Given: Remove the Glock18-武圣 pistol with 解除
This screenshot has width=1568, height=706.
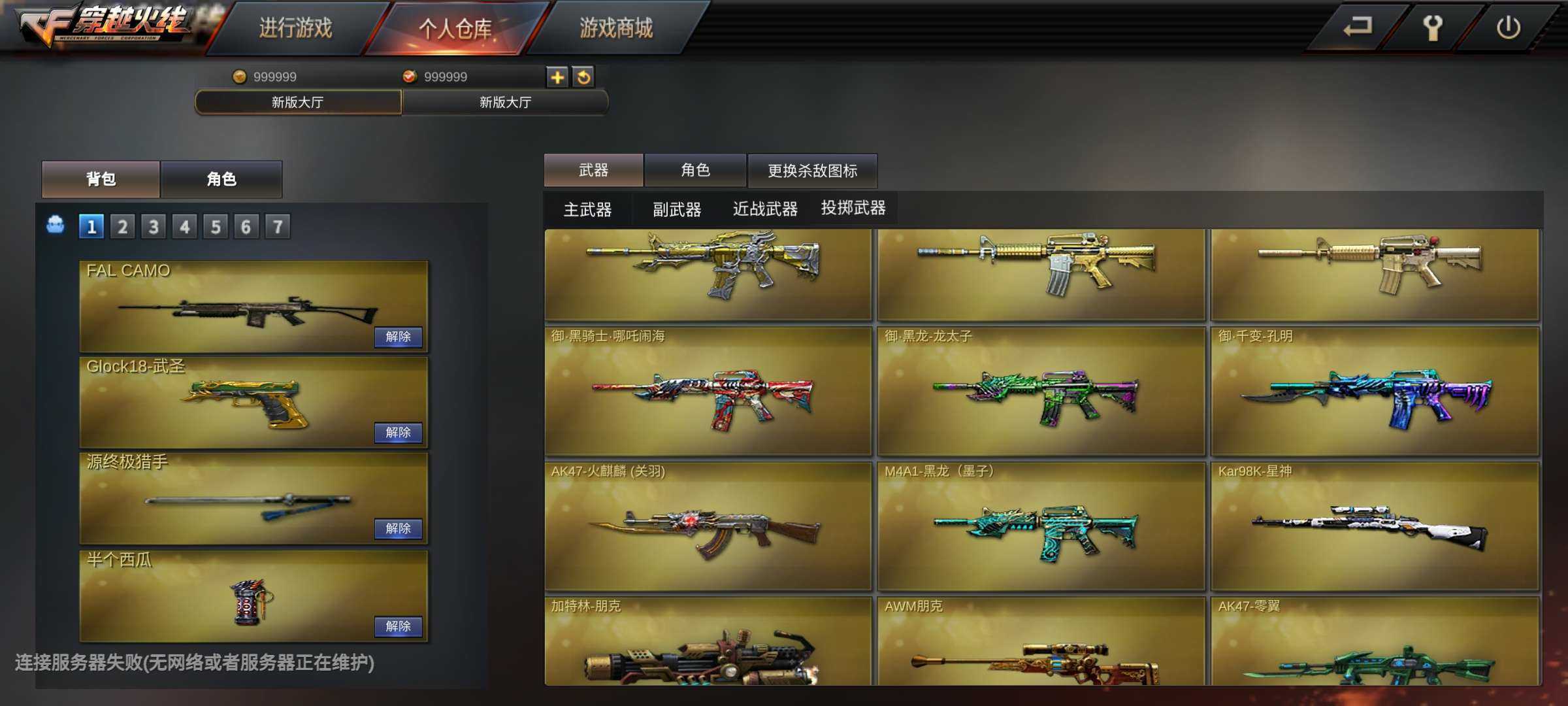Looking at the screenshot, I should tap(398, 432).
